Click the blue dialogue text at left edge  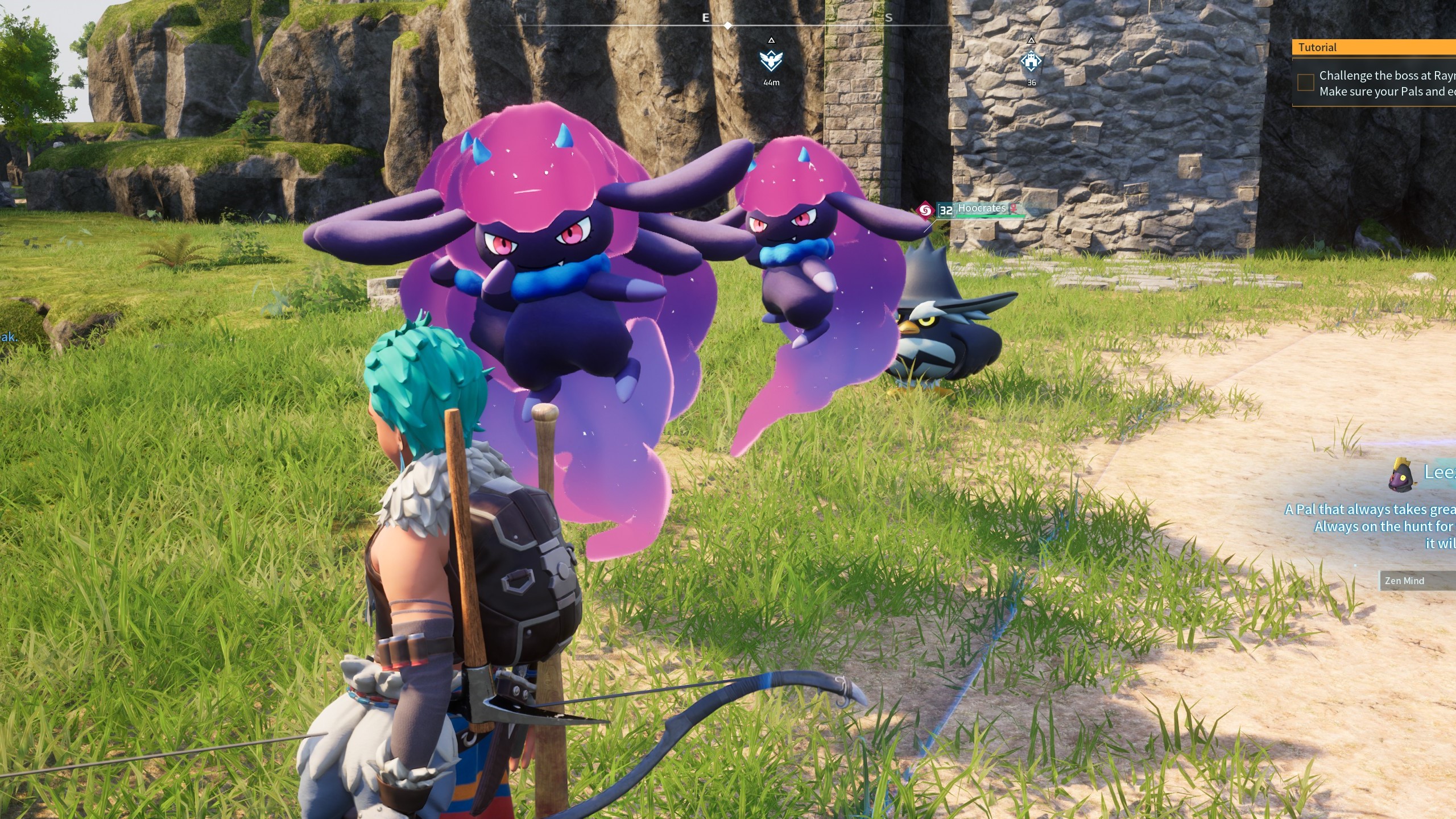(8, 336)
